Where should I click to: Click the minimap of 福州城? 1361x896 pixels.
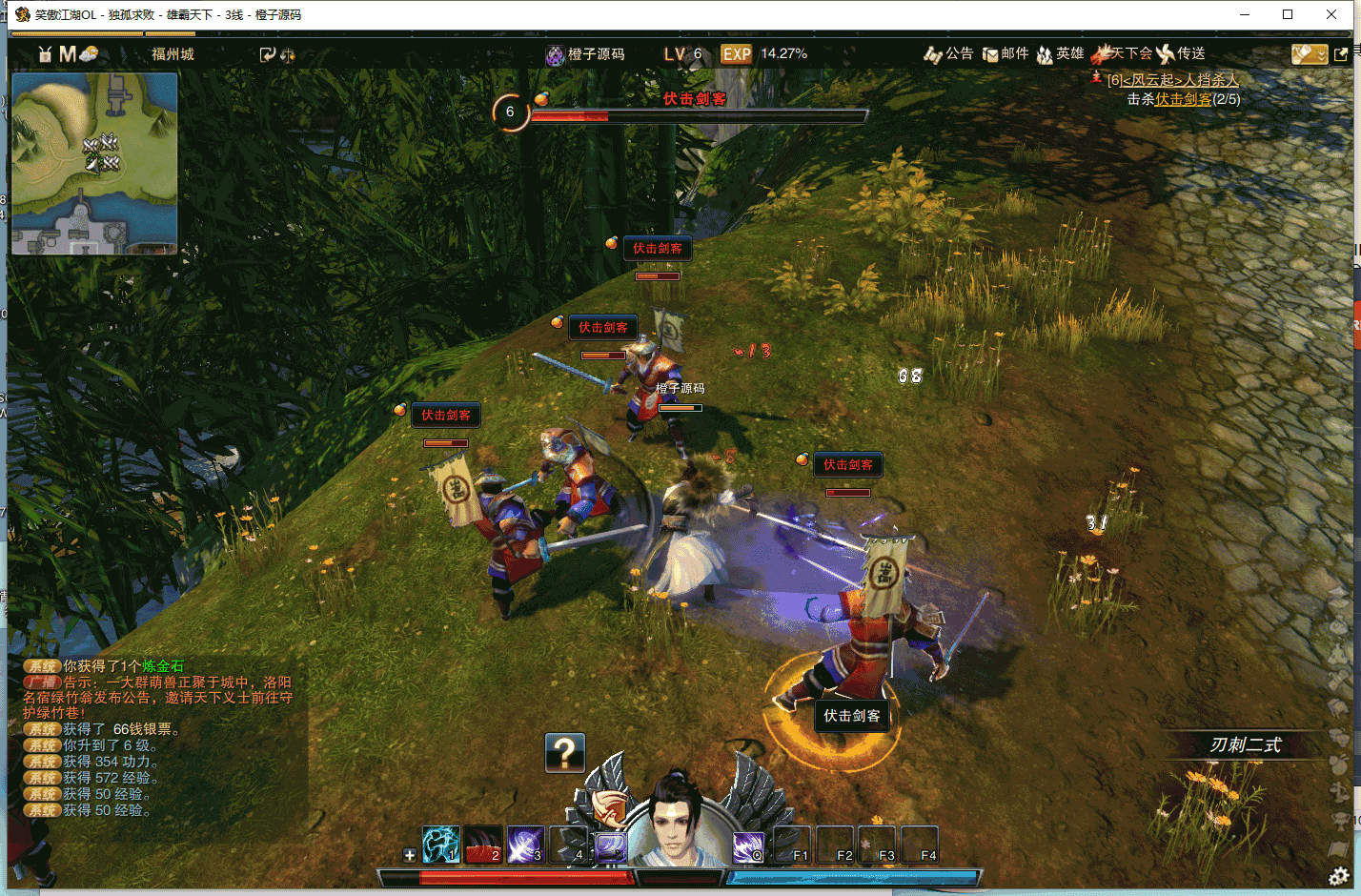point(94,164)
